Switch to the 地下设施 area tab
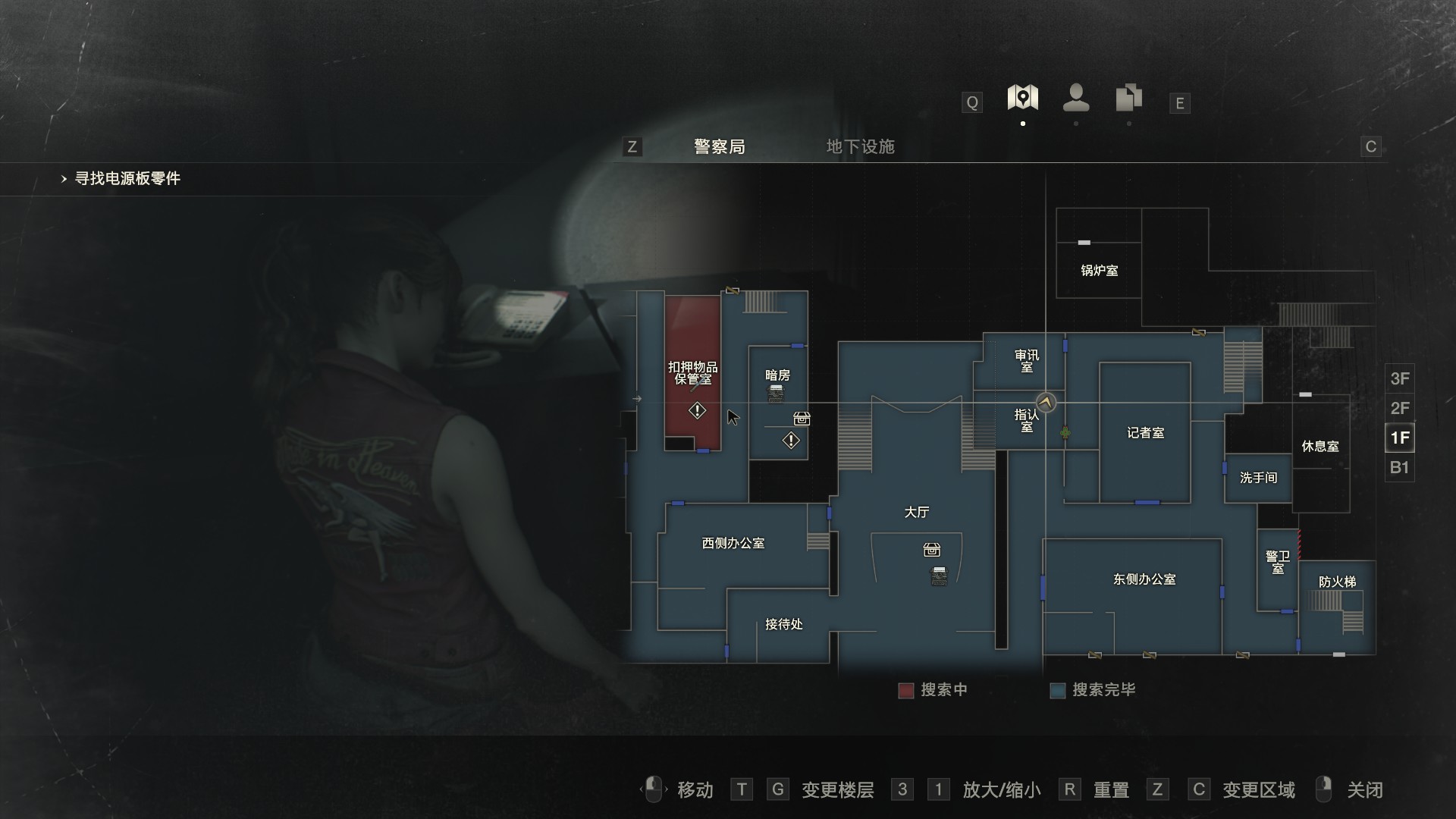1456x819 pixels. pos(860,146)
